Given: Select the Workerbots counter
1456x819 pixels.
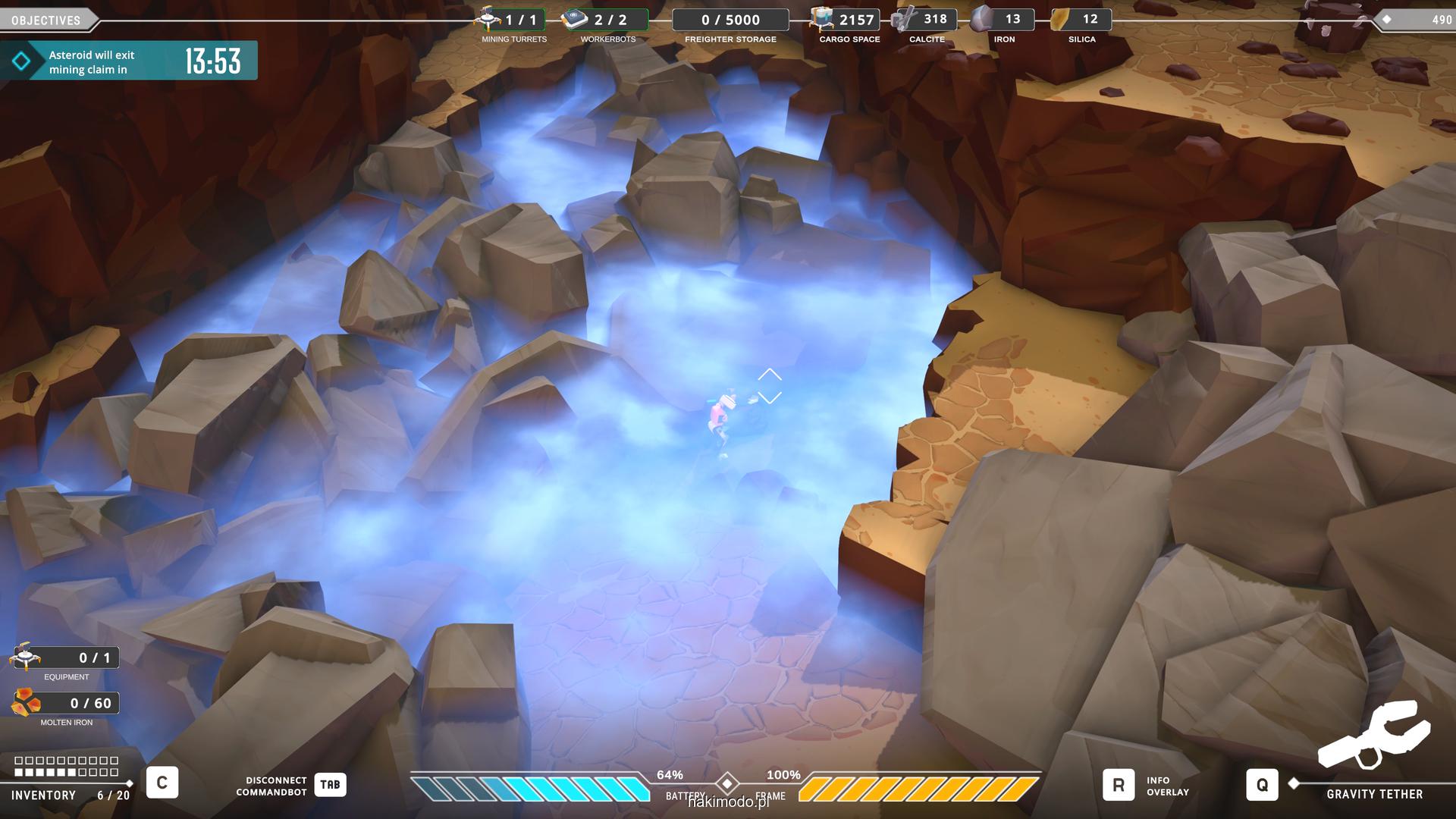Looking at the screenshot, I should coord(606,20).
